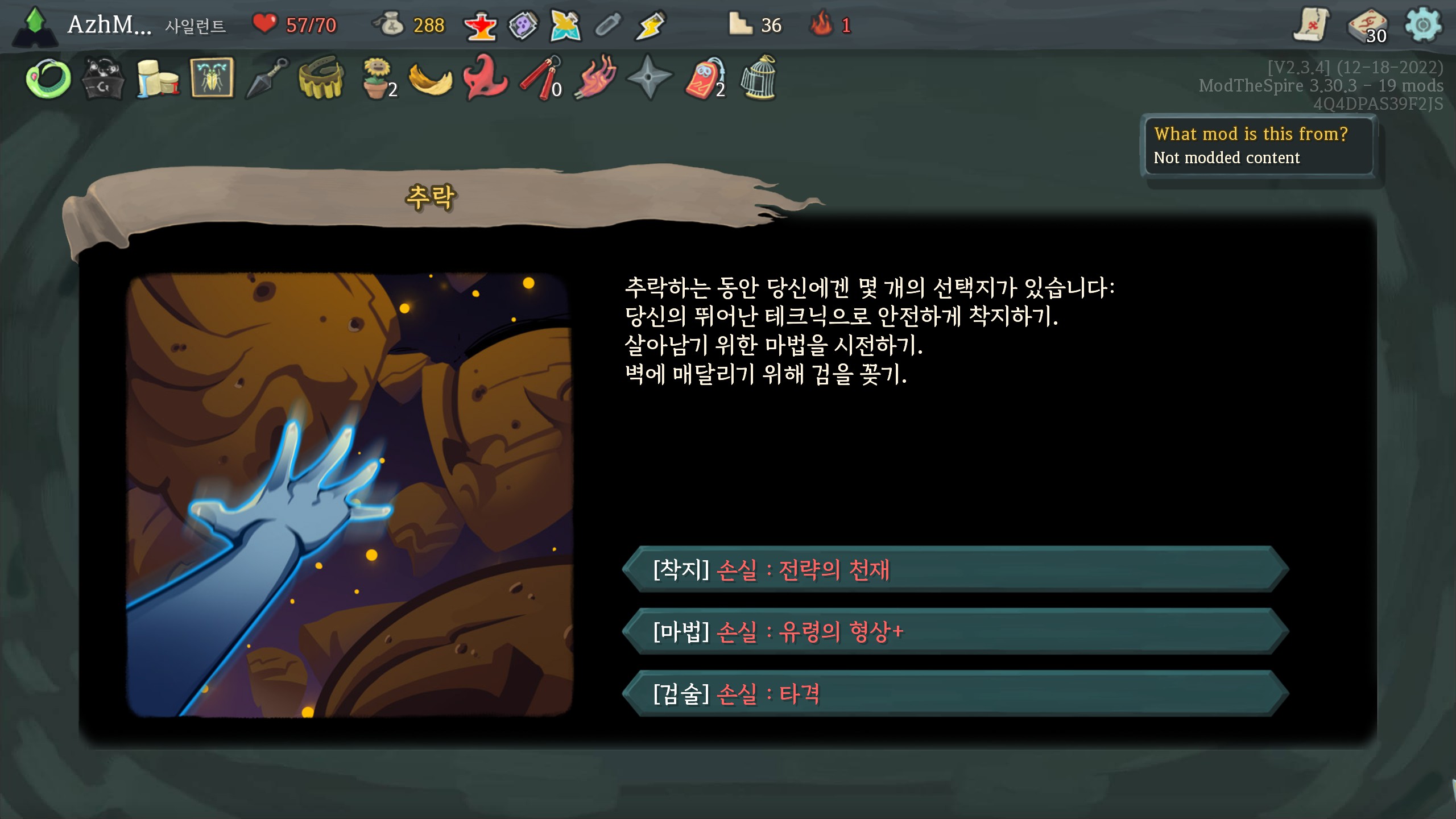Select the purple potion slot
1456x819 pixels.
523,26
